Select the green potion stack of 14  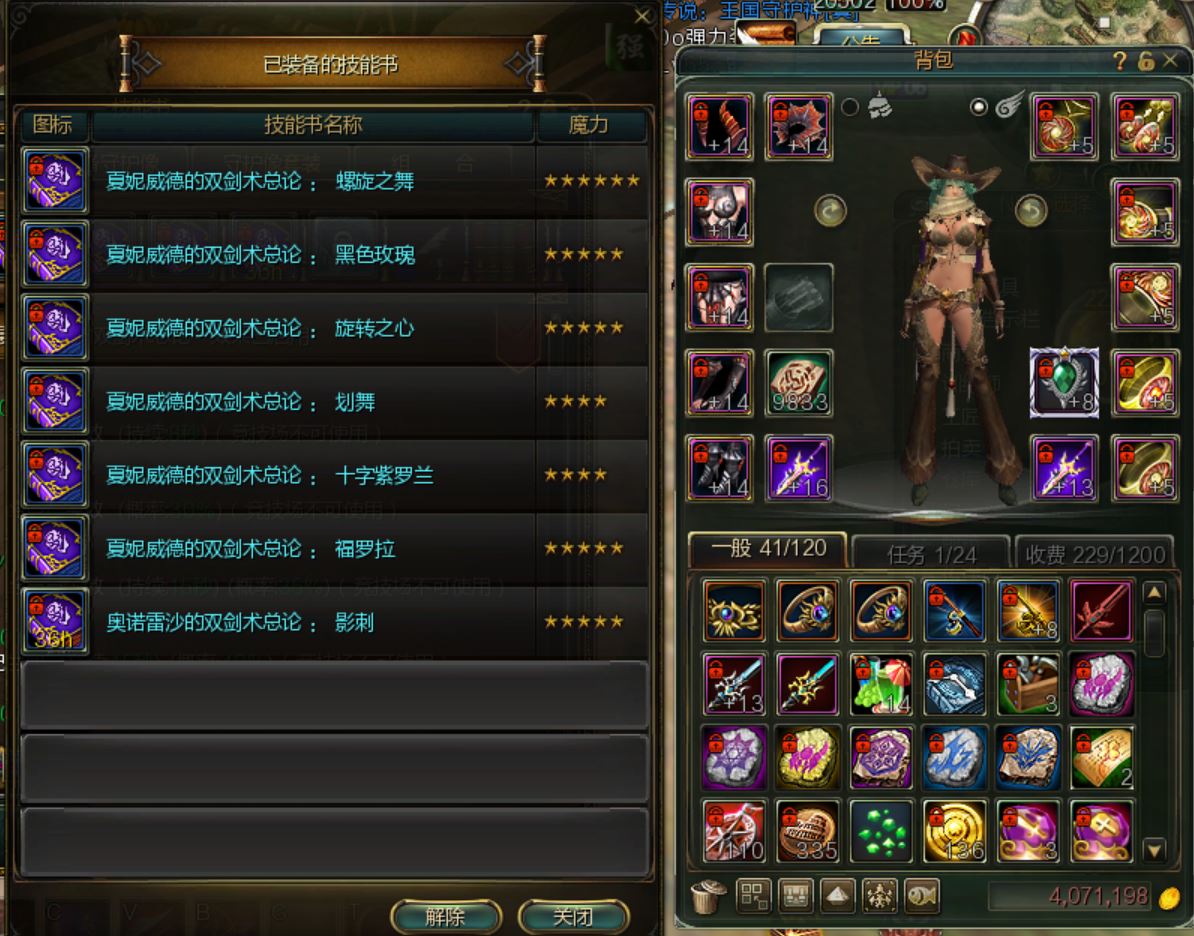[881, 684]
